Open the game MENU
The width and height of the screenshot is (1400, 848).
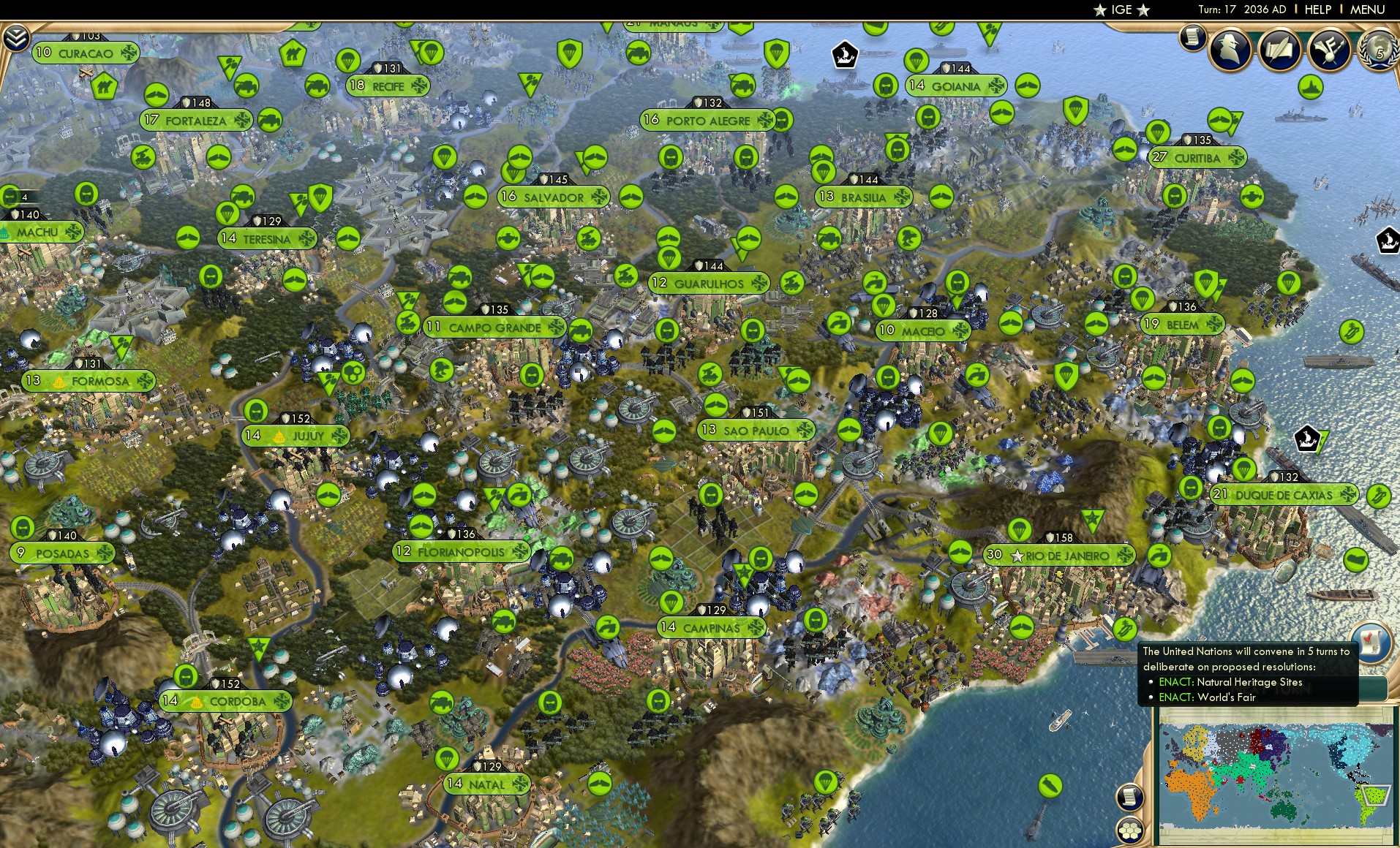click(1369, 10)
